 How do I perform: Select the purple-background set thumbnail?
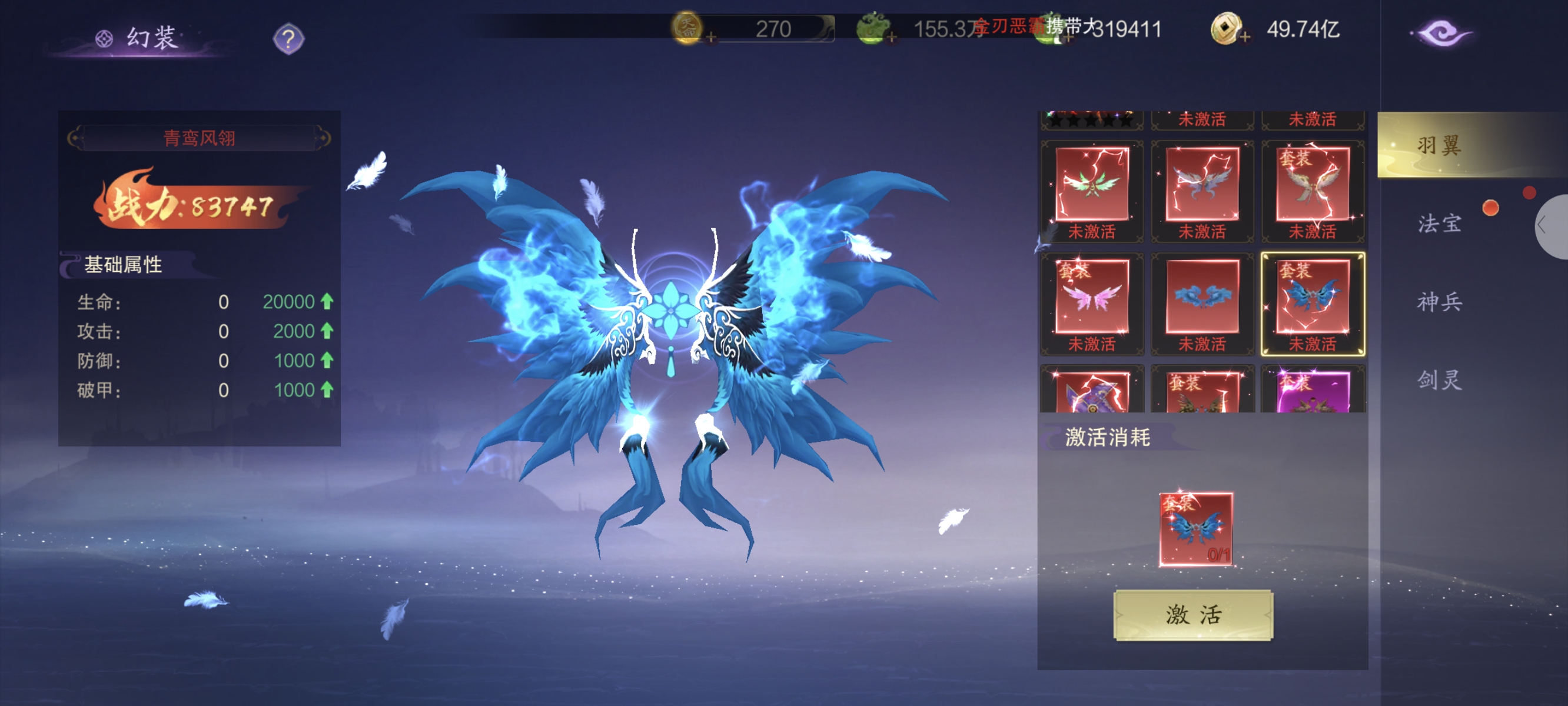(1312, 392)
